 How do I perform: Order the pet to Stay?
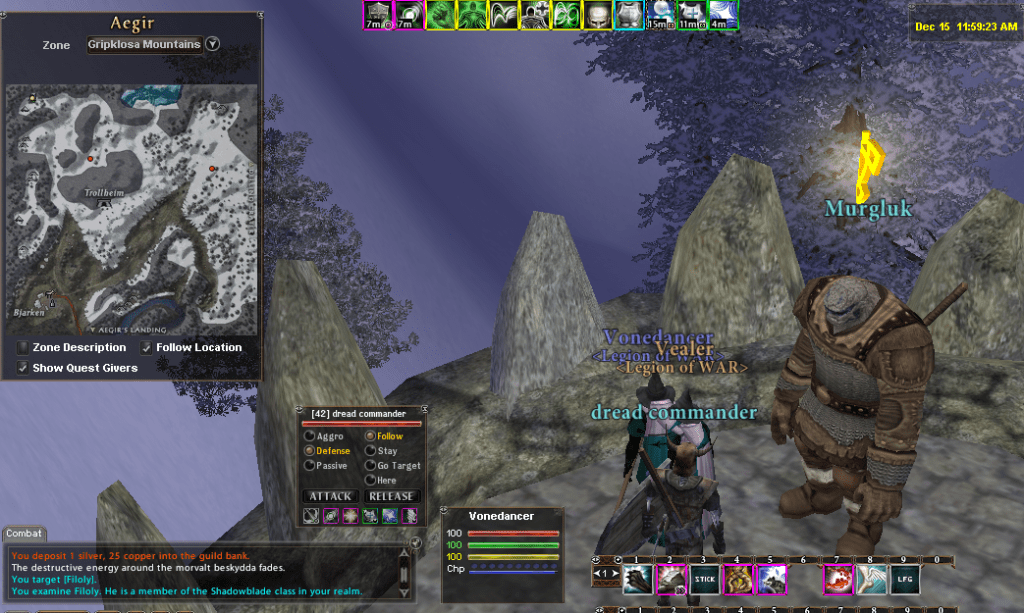coord(370,451)
